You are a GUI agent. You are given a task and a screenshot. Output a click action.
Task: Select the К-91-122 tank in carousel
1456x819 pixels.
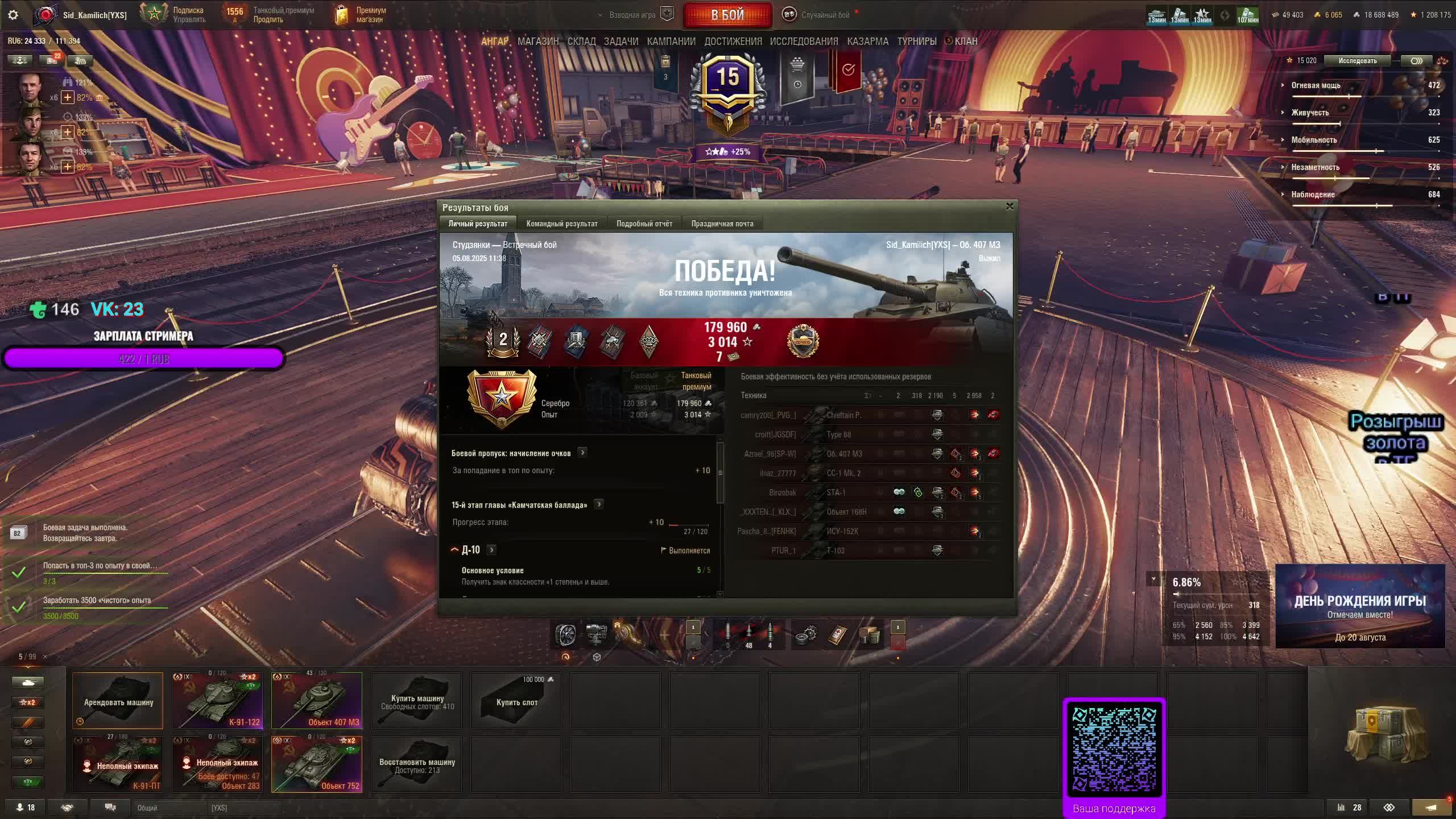coord(217,700)
